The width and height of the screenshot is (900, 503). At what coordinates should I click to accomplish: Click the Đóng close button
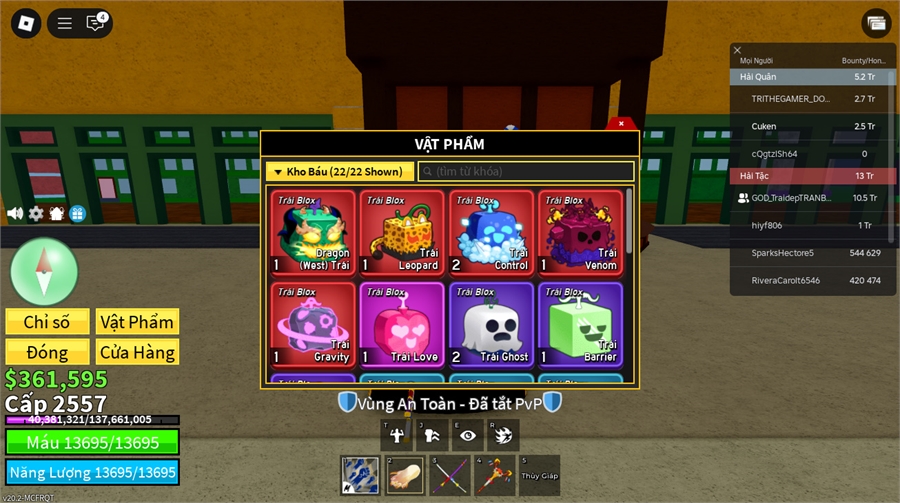(x=47, y=352)
